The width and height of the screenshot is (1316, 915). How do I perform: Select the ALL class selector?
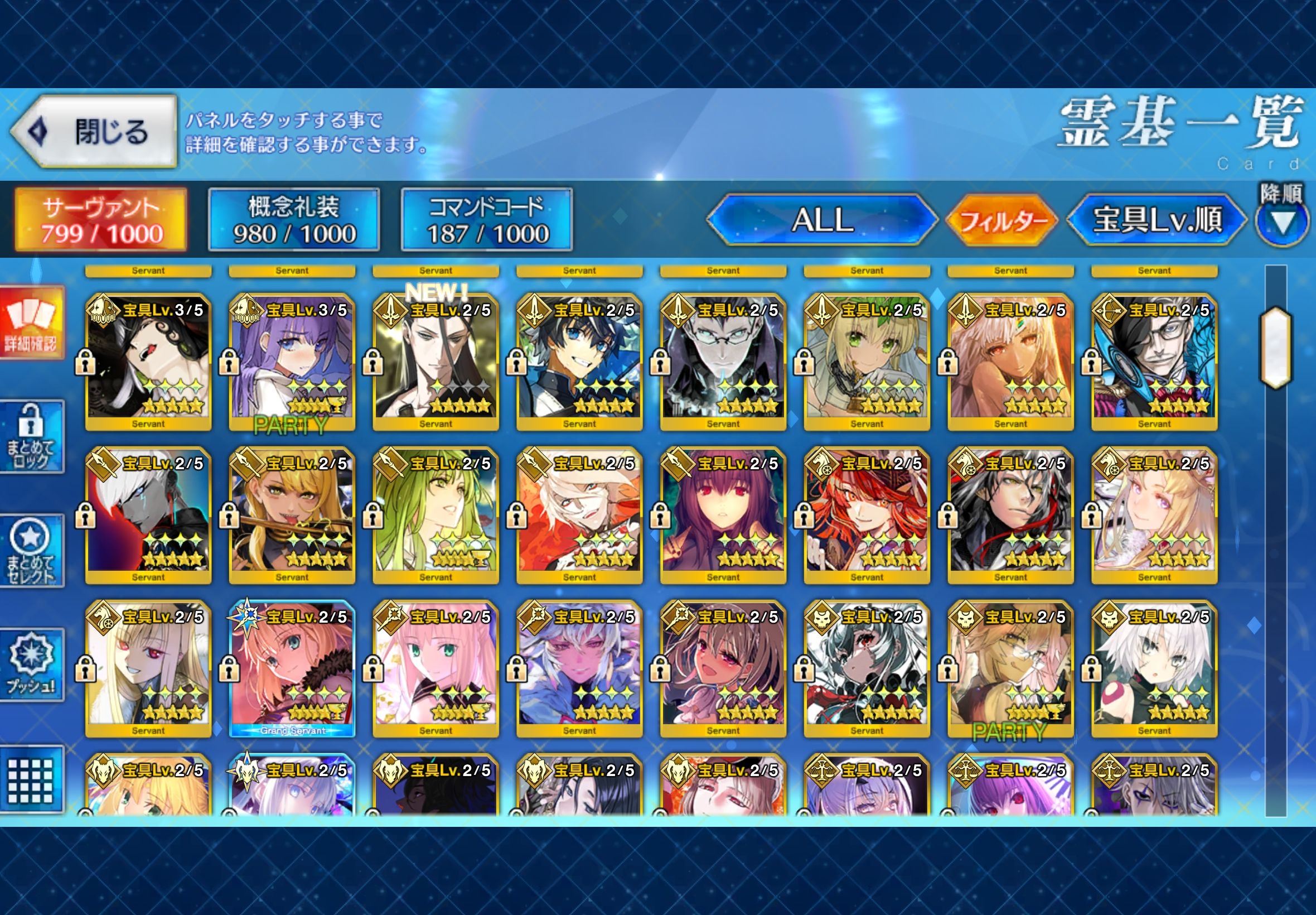(822, 220)
